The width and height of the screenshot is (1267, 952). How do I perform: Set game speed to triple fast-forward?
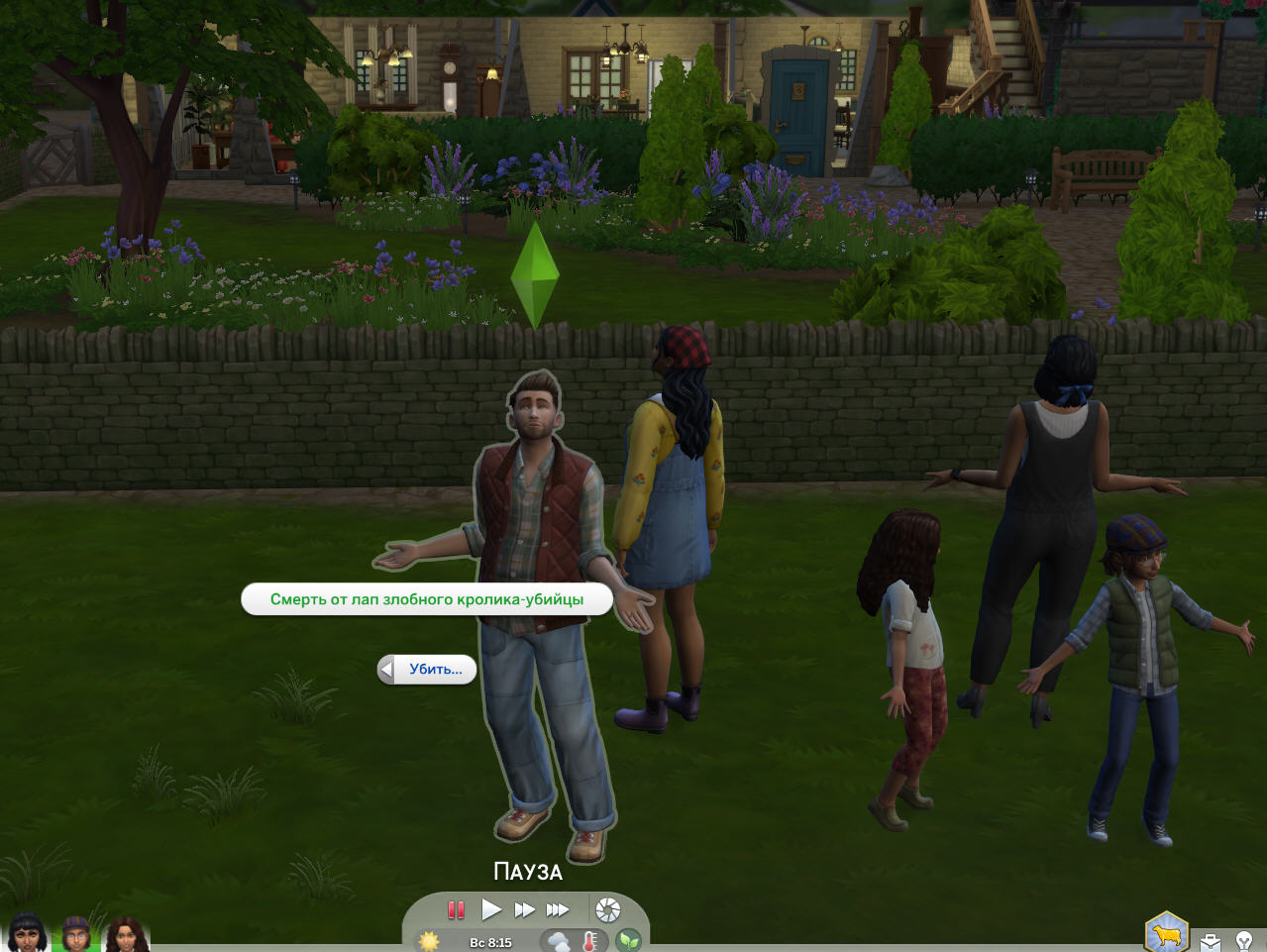click(x=559, y=909)
